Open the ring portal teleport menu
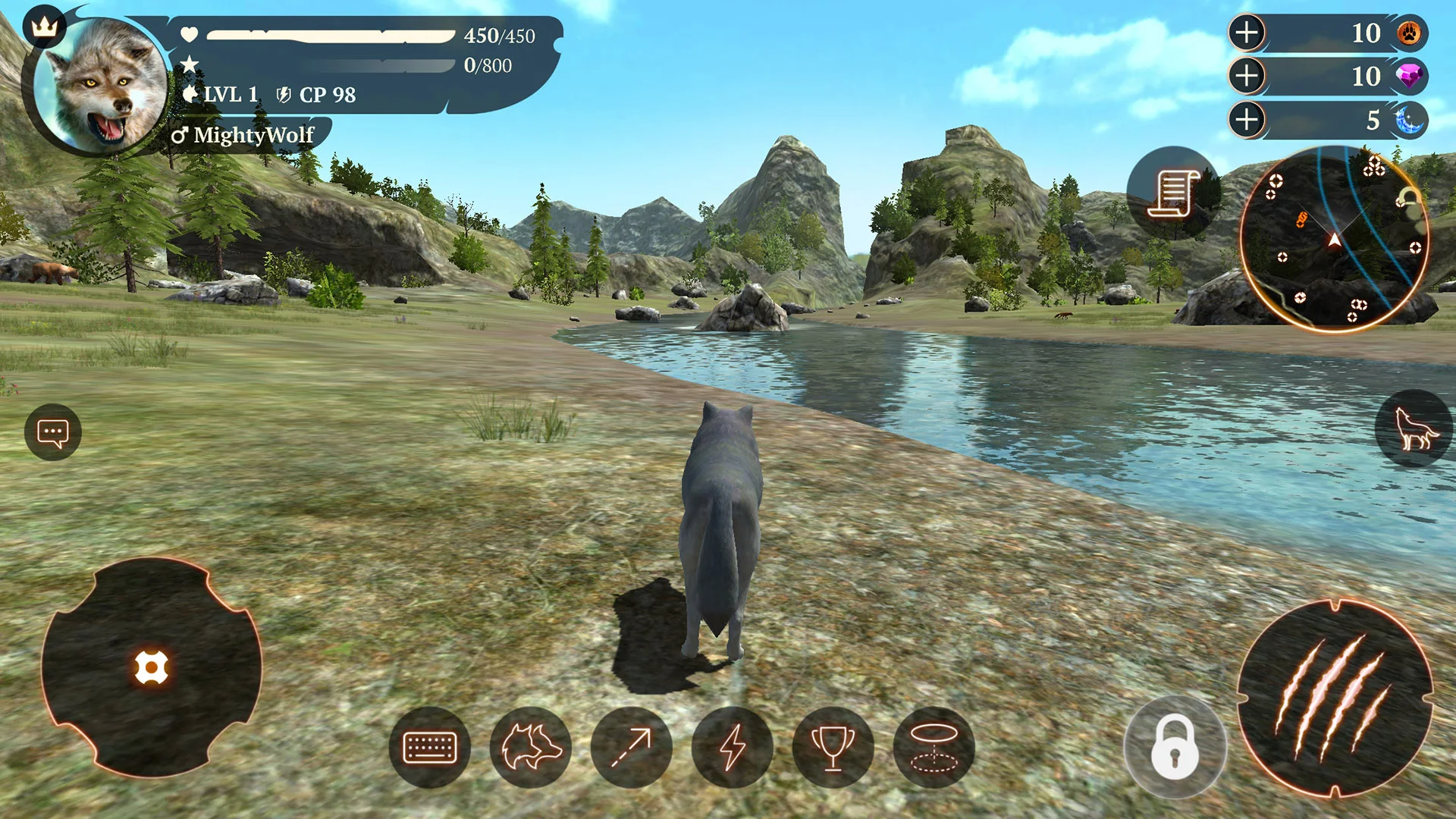1456x819 pixels. [934, 747]
